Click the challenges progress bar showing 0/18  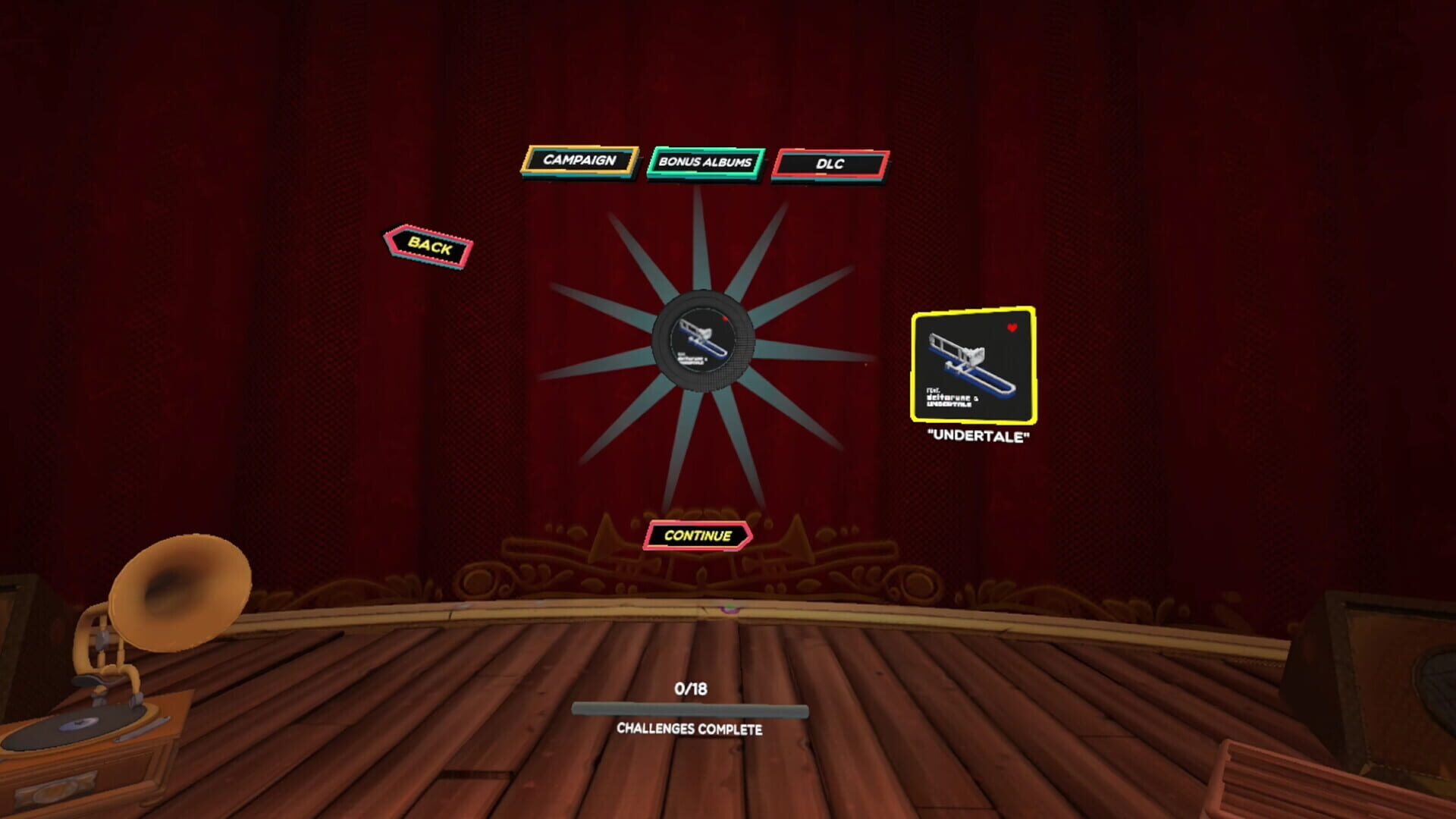(692, 707)
